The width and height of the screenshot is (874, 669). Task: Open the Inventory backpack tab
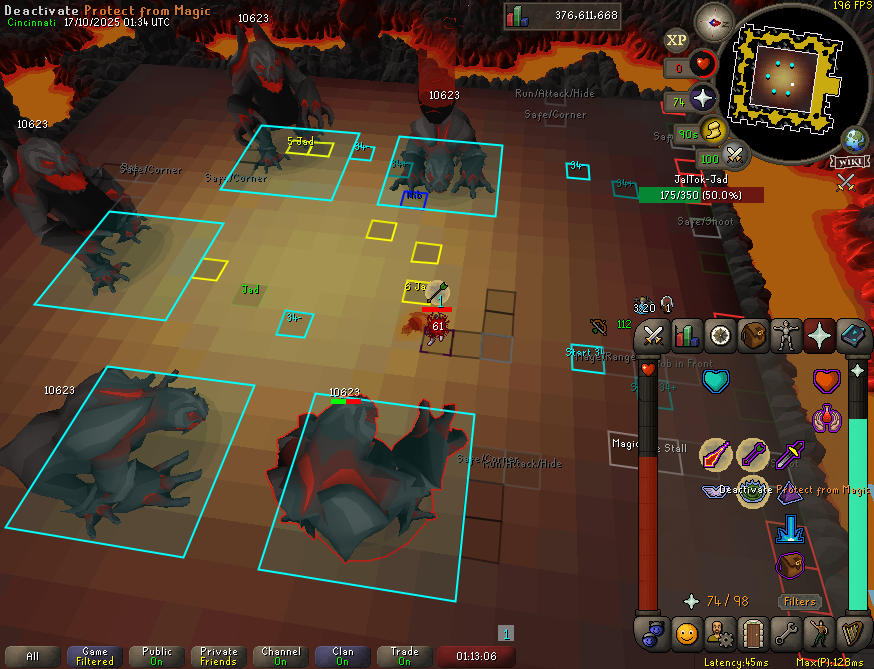click(753, 335)
